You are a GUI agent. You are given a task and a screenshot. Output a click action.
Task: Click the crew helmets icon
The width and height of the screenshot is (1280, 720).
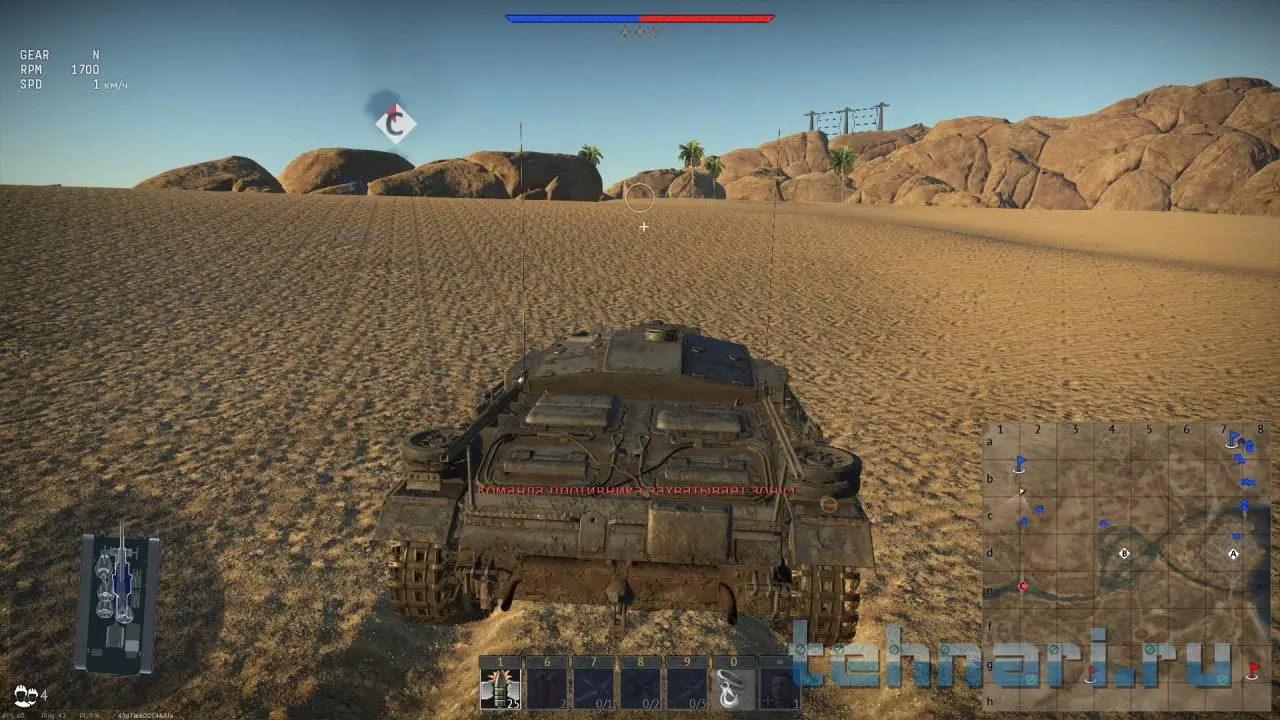click(26, 694)
